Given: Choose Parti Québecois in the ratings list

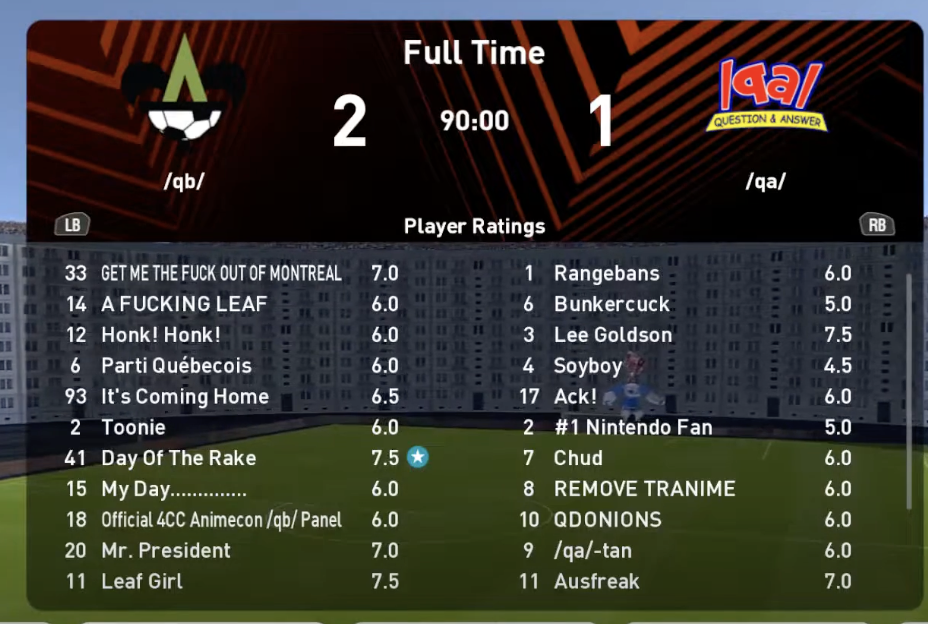Looking at the screenshot, I should (176, 366).
